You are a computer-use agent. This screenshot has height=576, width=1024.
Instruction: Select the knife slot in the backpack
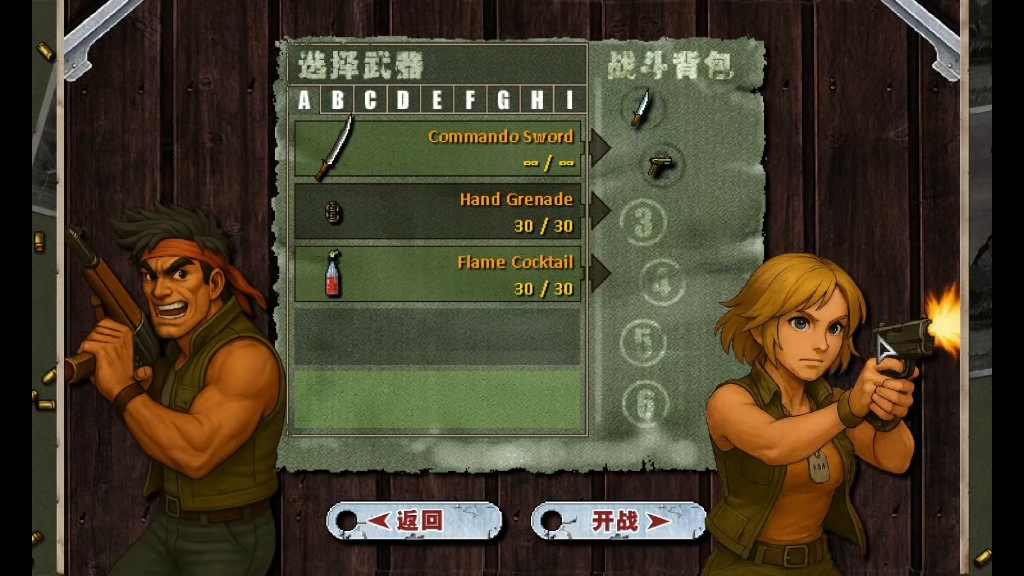(641, 107)
